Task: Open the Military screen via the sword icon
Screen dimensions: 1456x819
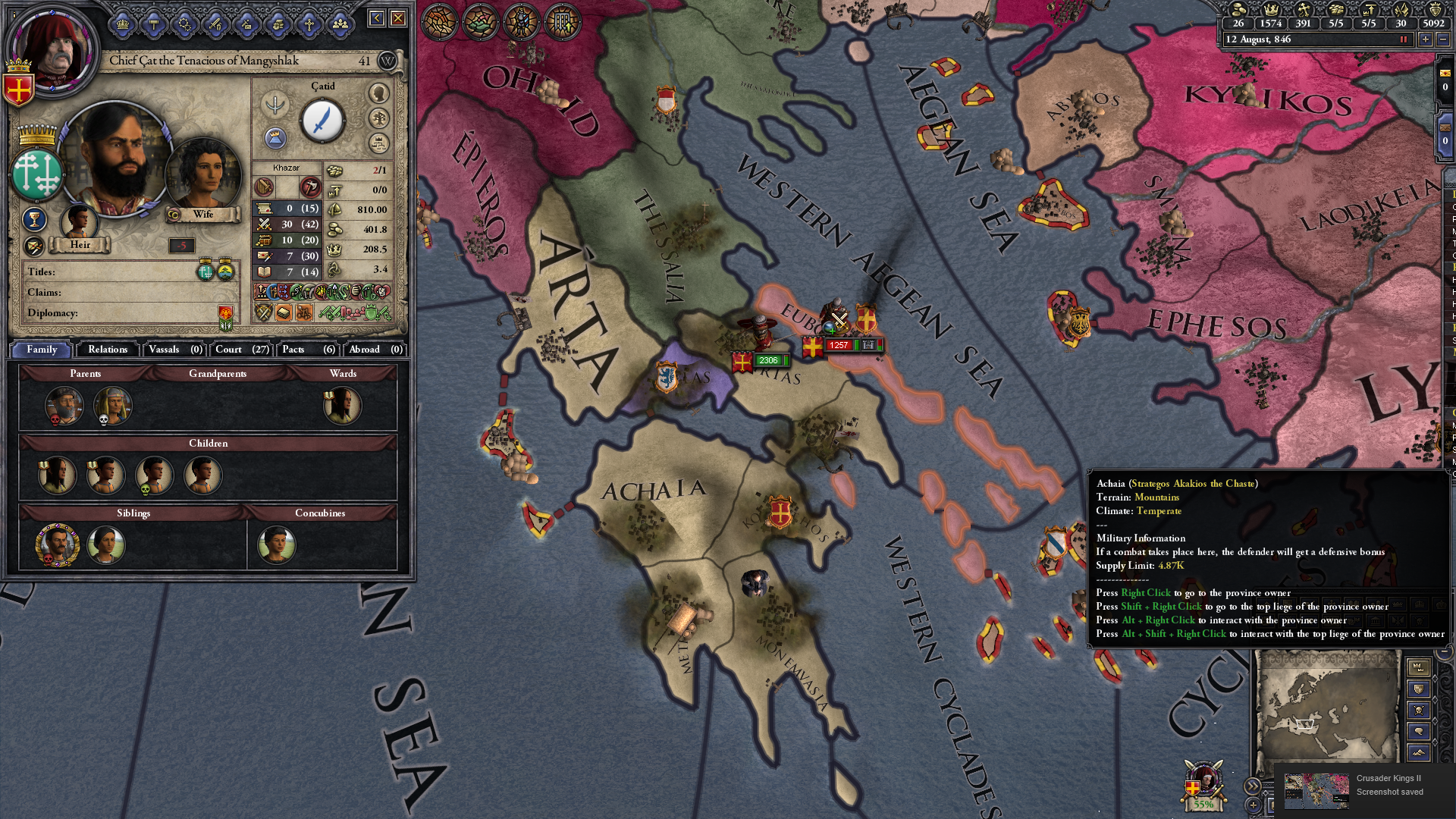Action: click(x=215, y=25)
